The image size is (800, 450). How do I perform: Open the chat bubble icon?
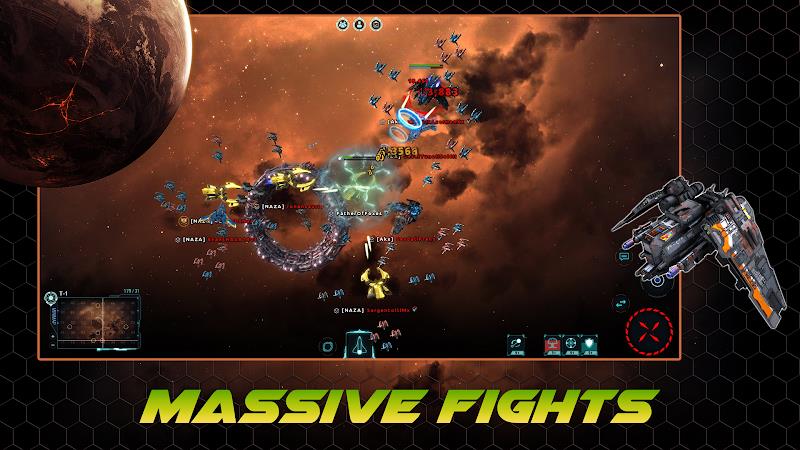[622, 257]
